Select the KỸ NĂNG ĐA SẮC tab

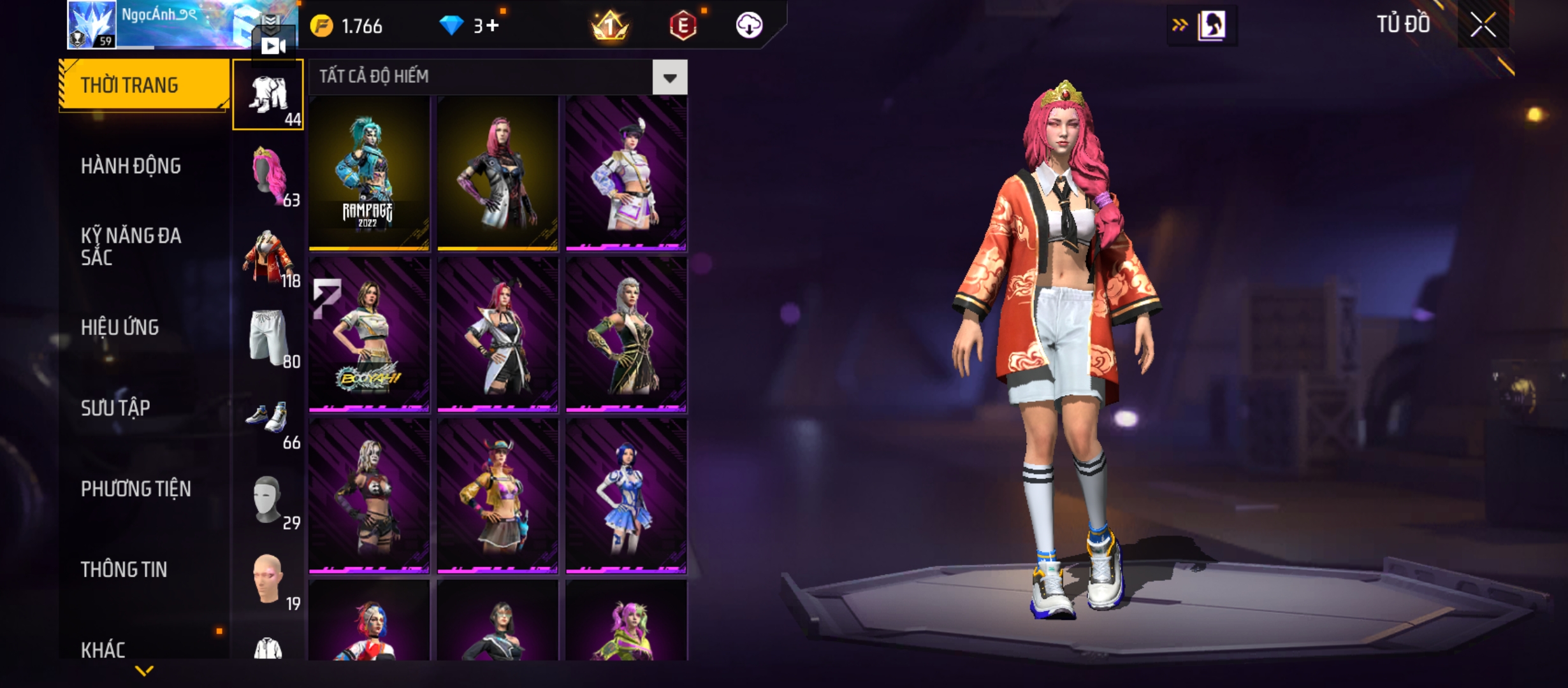pyautogui.click(x=131, y=247)
